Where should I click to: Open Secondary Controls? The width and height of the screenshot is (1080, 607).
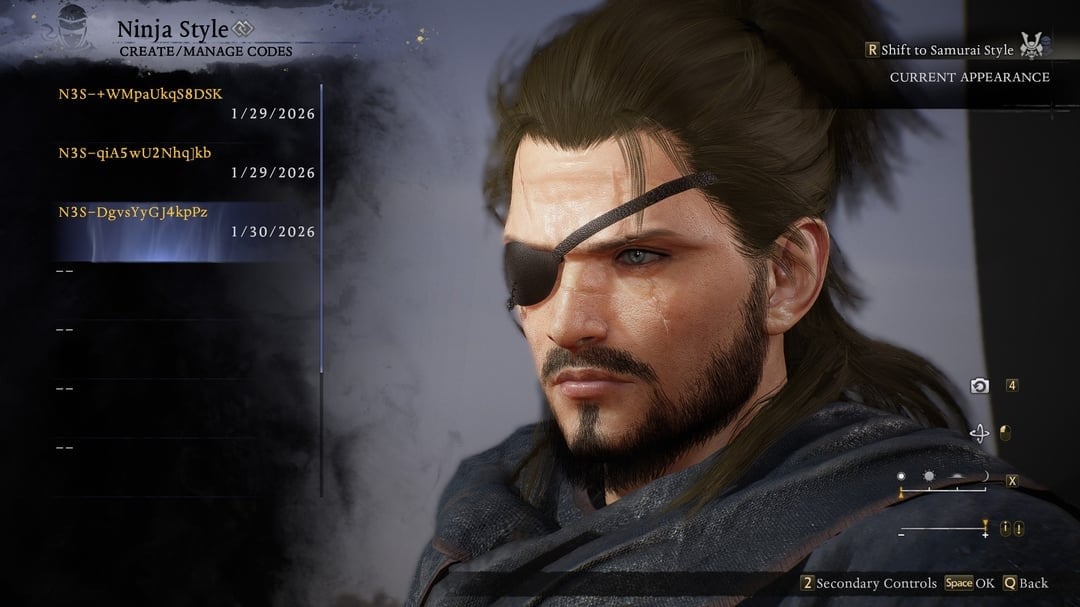point(869,583)
